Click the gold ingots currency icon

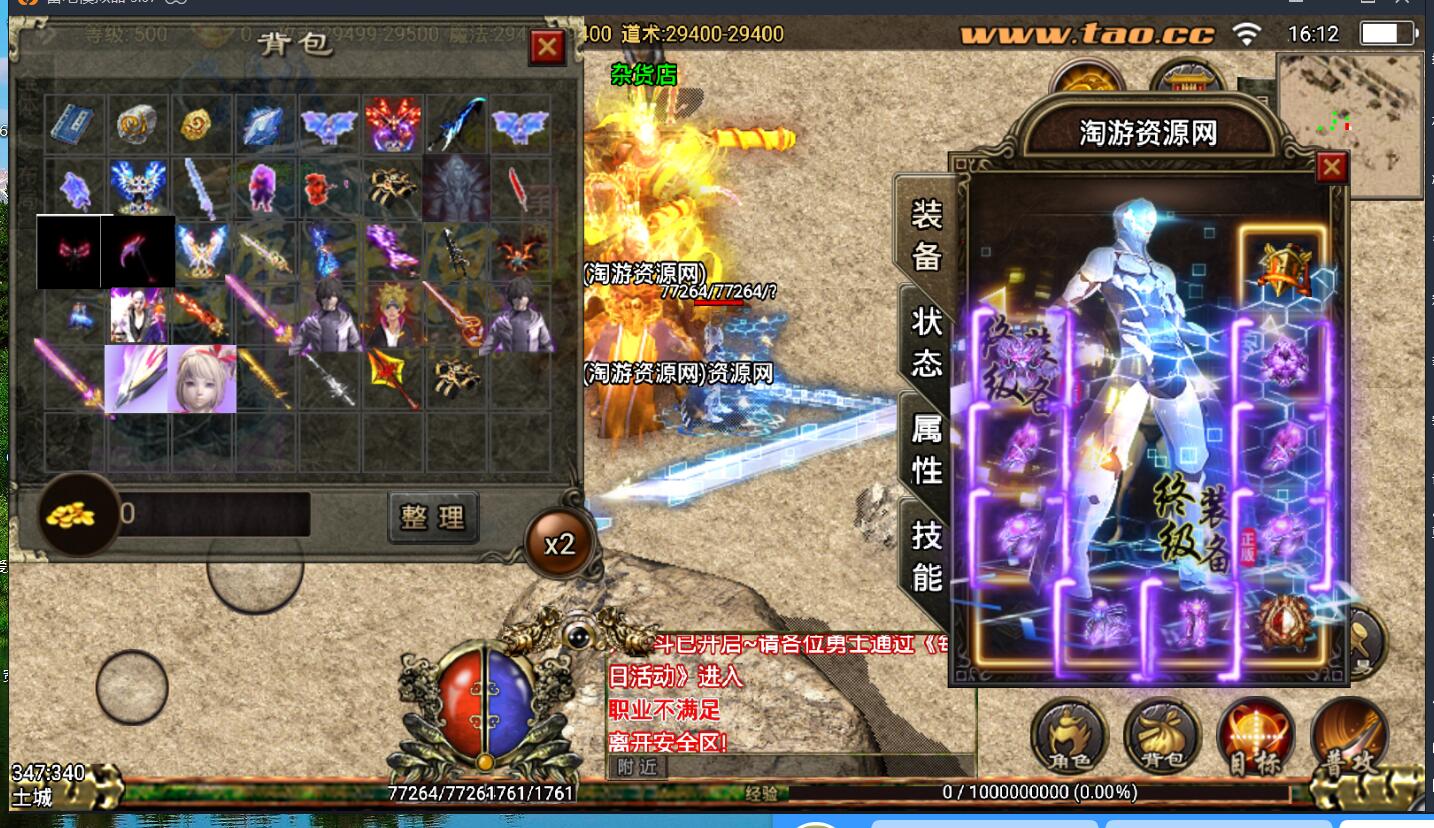click(78, 514)
